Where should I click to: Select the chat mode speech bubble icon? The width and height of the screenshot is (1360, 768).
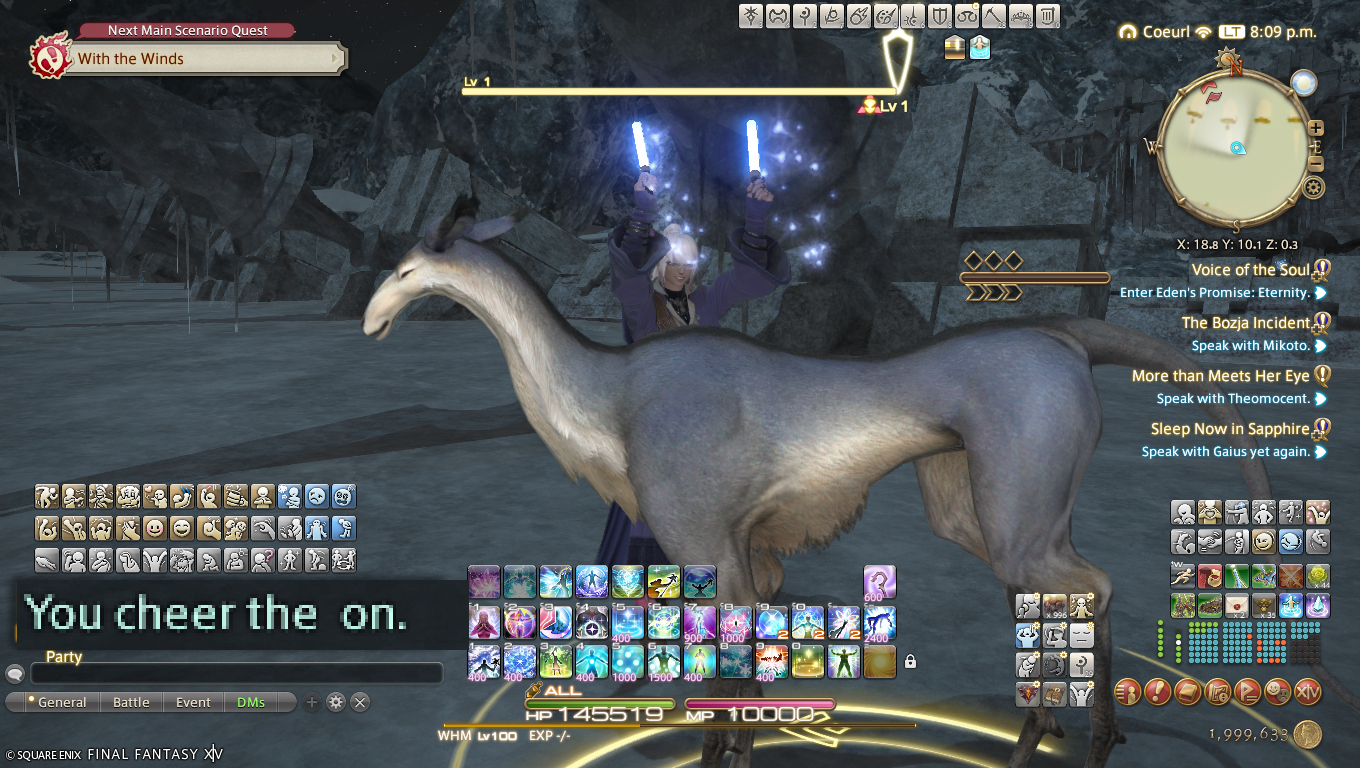(x=15, y=673)
